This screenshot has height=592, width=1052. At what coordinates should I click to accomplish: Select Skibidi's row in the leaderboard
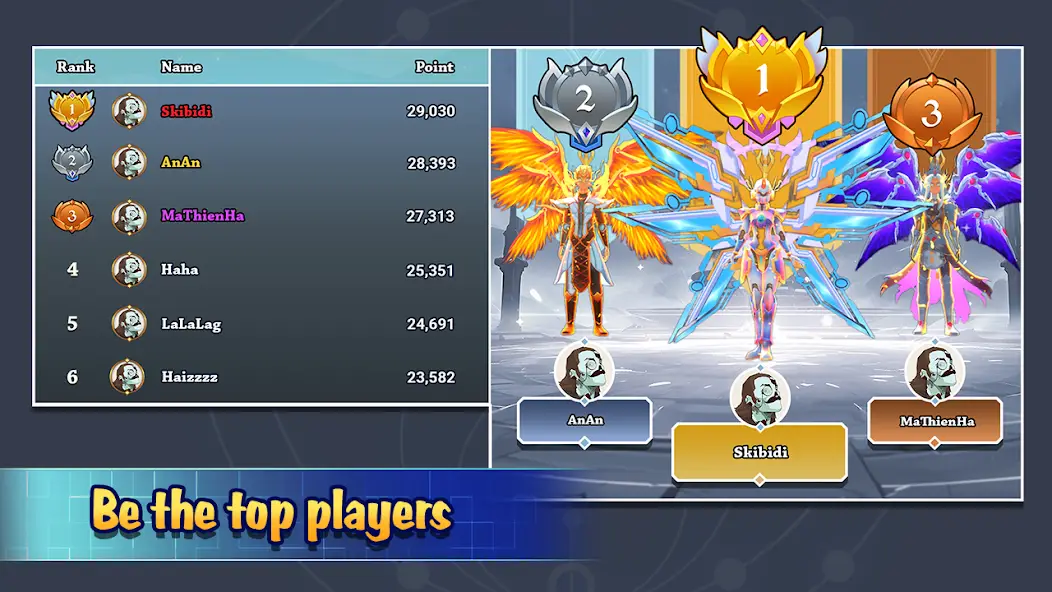click(260, 111)
